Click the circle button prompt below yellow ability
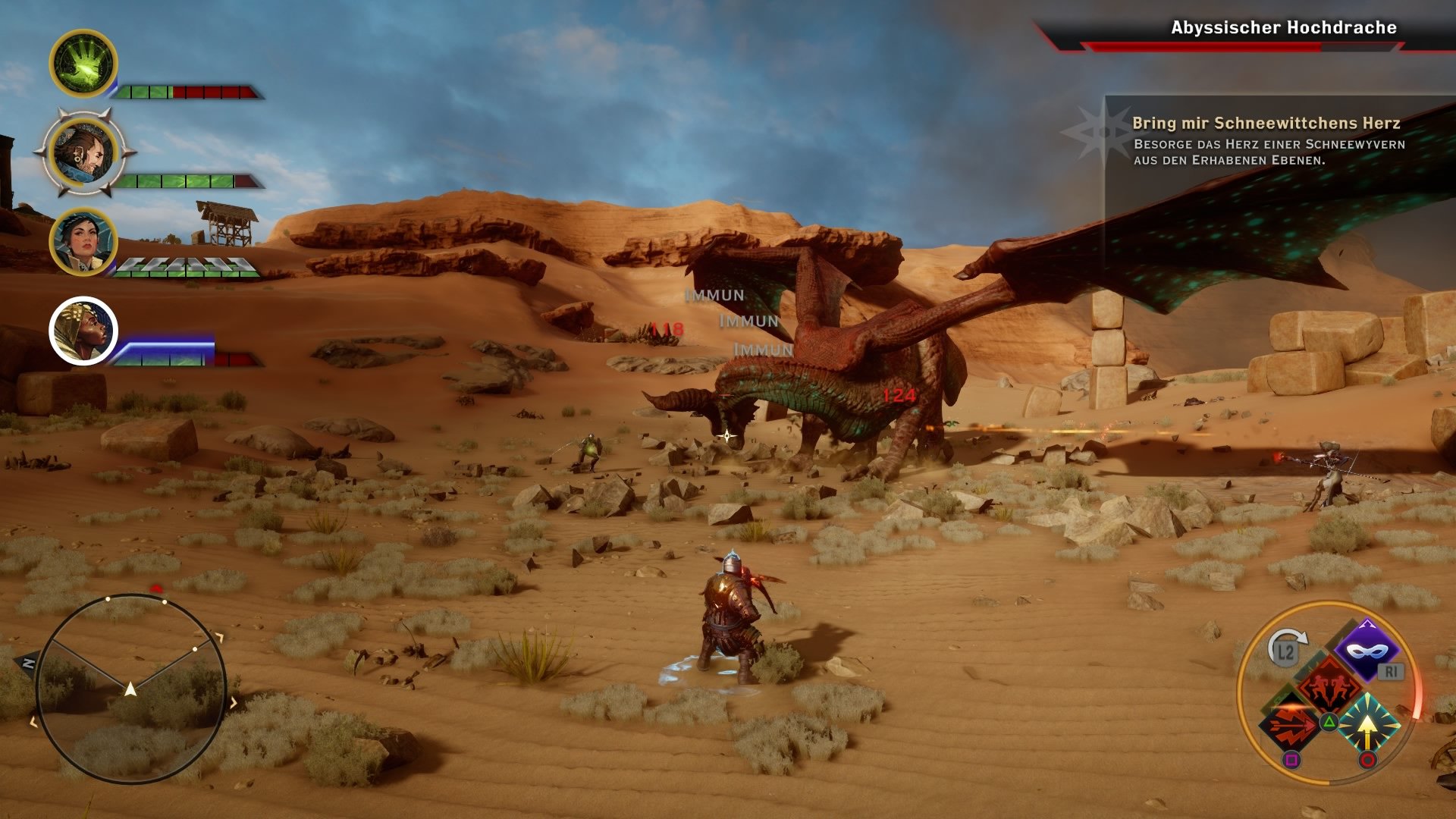 coord(1368,758)
